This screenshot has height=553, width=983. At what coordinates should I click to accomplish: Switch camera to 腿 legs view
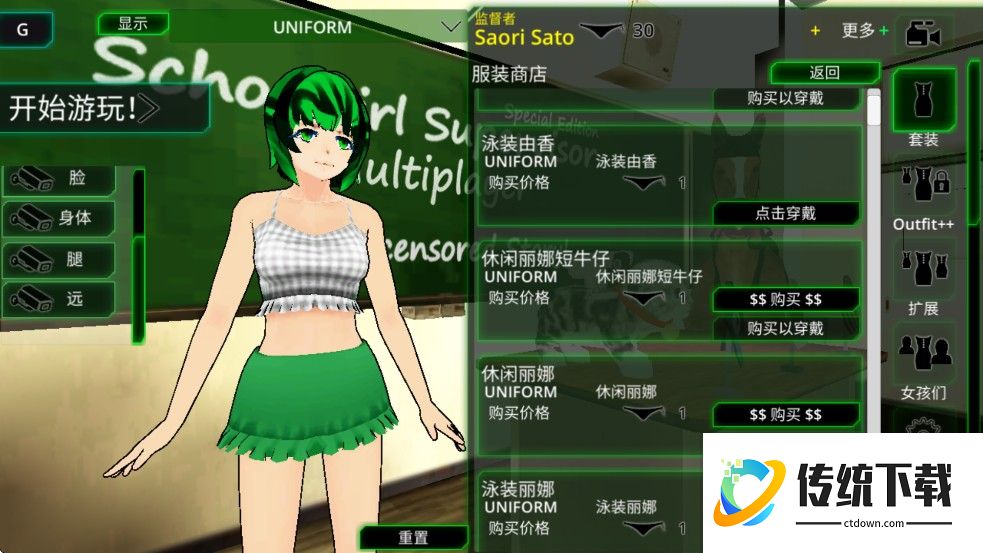[60, 259]
